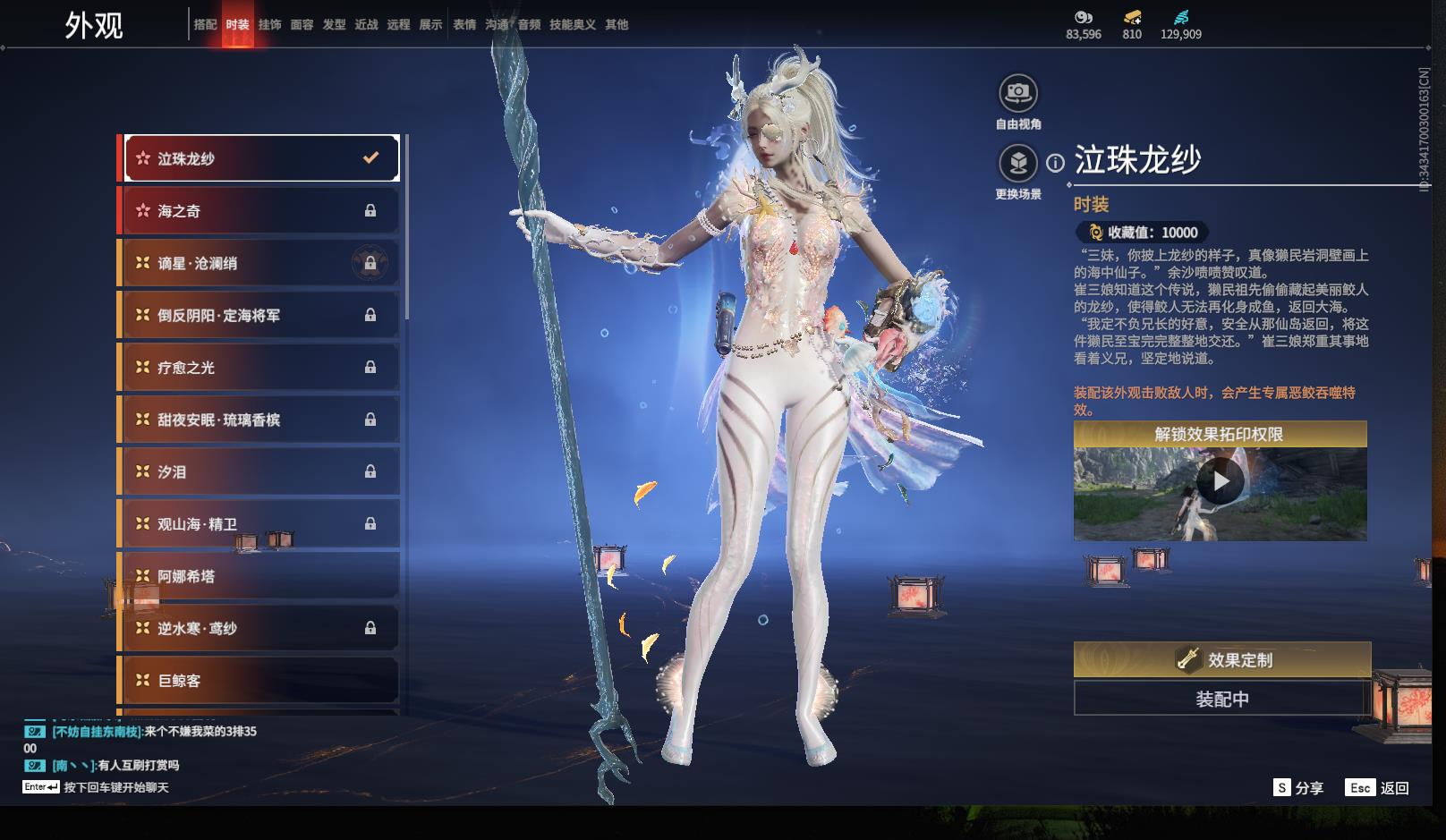The width and height of the screenshot is (1446, 840).
Task: Play the outfit effect preview video
Action: pyautogui.click(x=1221, y=482)
